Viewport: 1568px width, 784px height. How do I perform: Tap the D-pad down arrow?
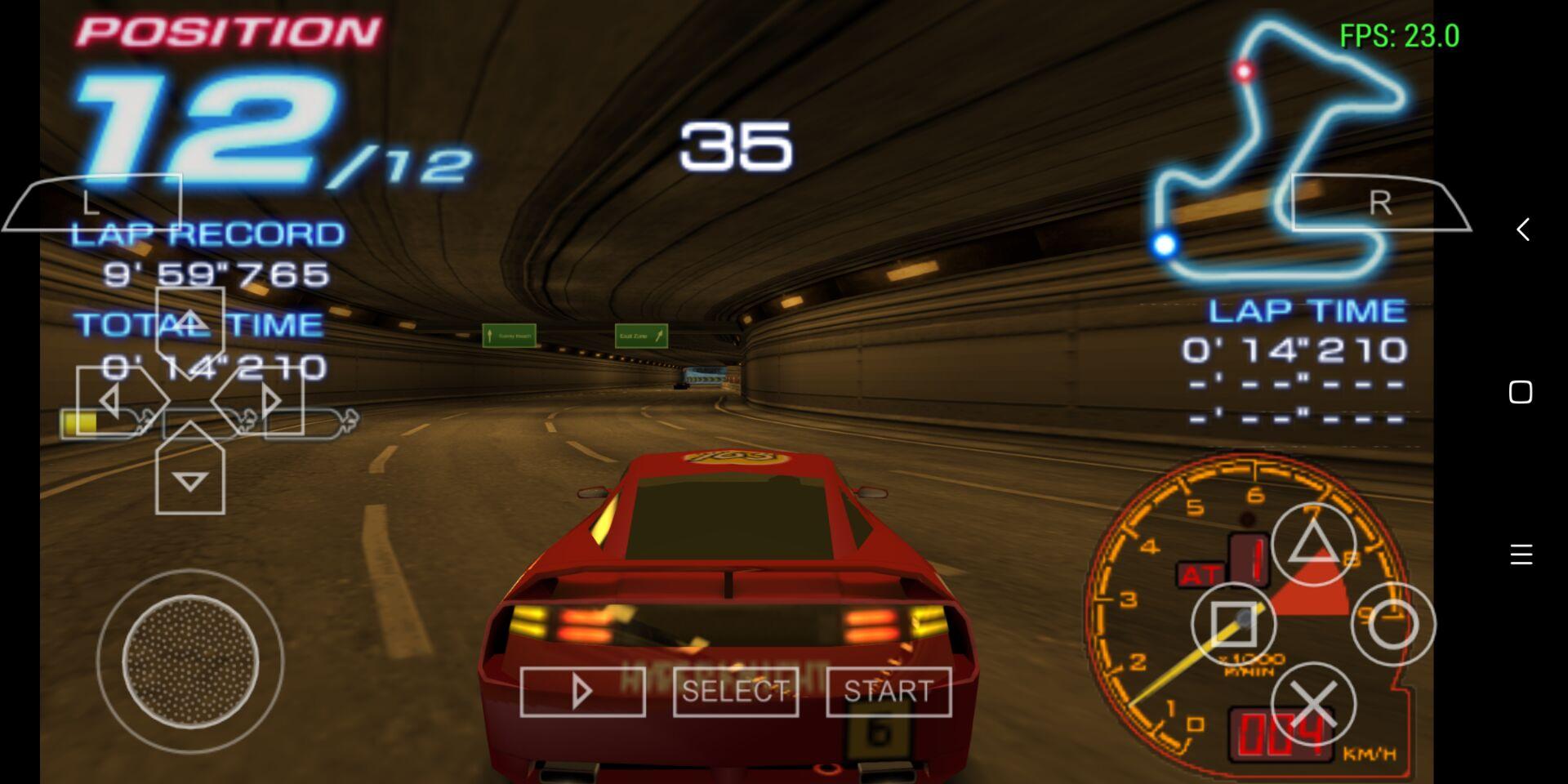pyautogui.click(x=189, y=481)
